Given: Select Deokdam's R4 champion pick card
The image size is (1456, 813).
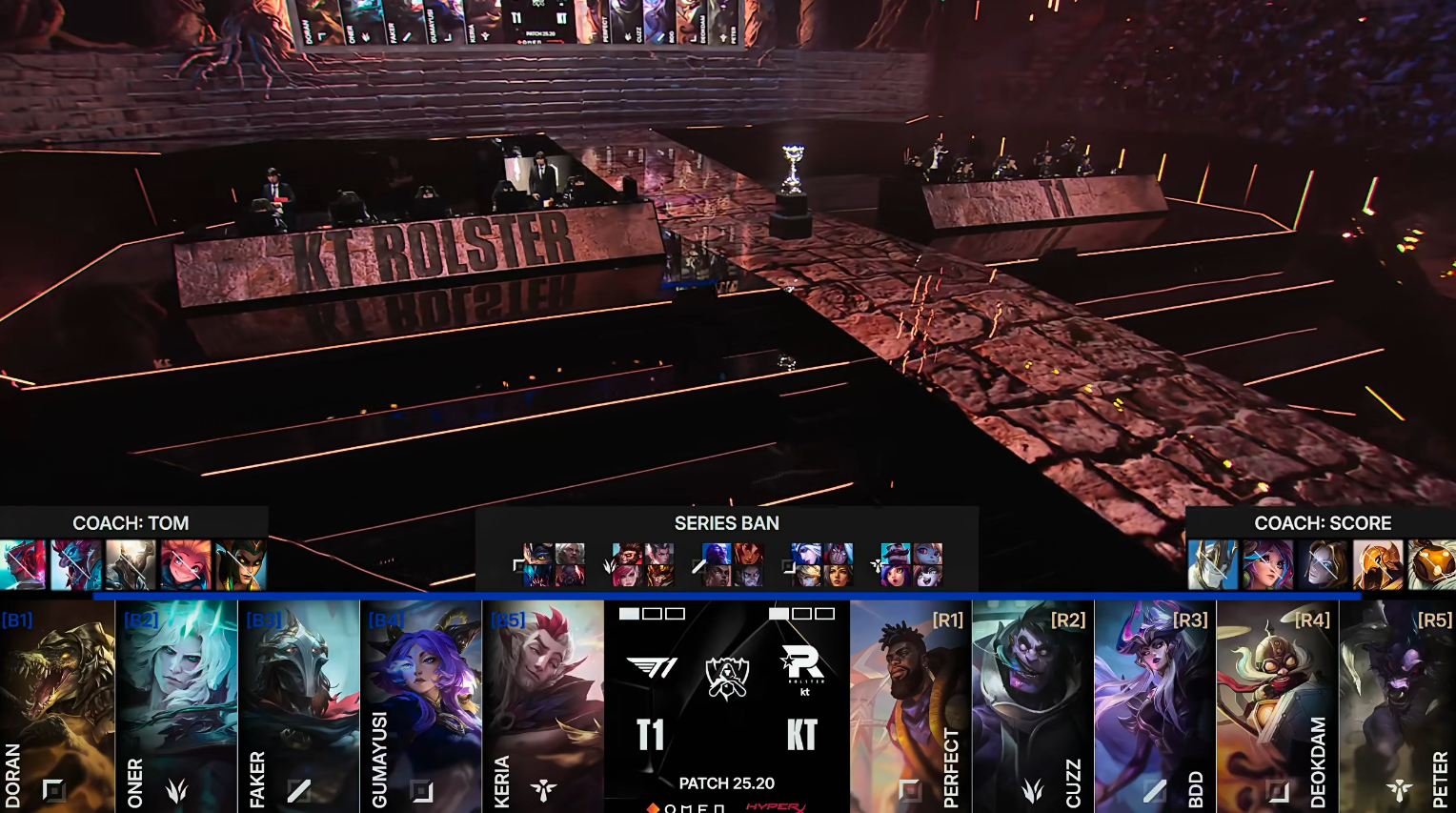Looking at the screenshot, I should (x=1277, y=705).
